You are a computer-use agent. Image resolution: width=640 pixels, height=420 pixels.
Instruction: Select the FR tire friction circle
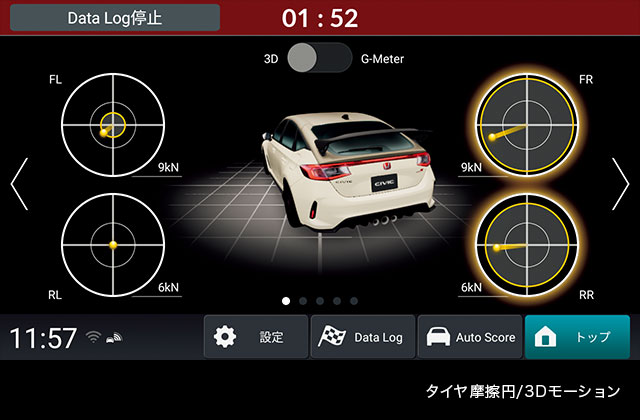(x=525, y=124)
